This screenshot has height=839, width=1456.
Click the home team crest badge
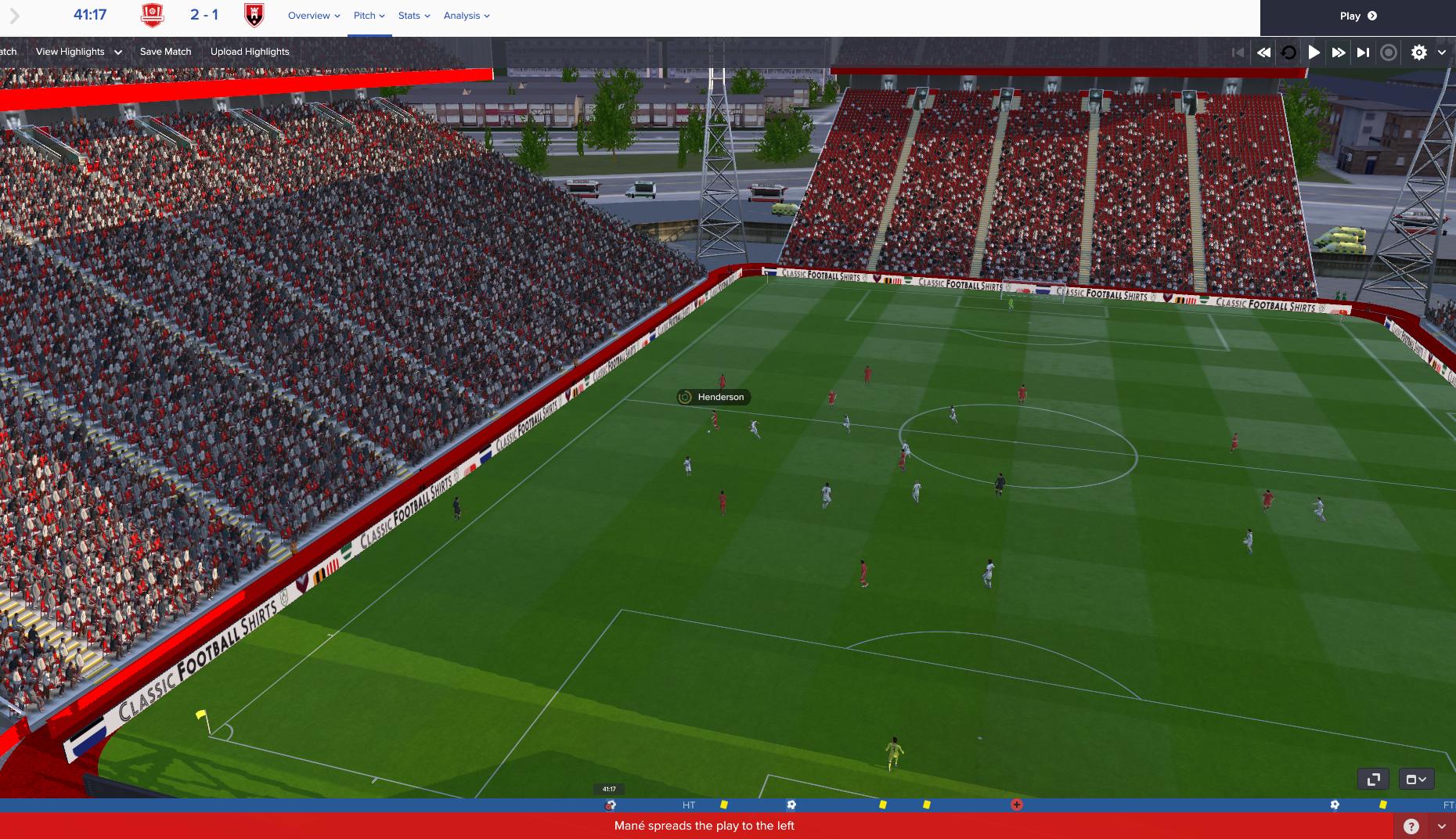tap(151, 15)
